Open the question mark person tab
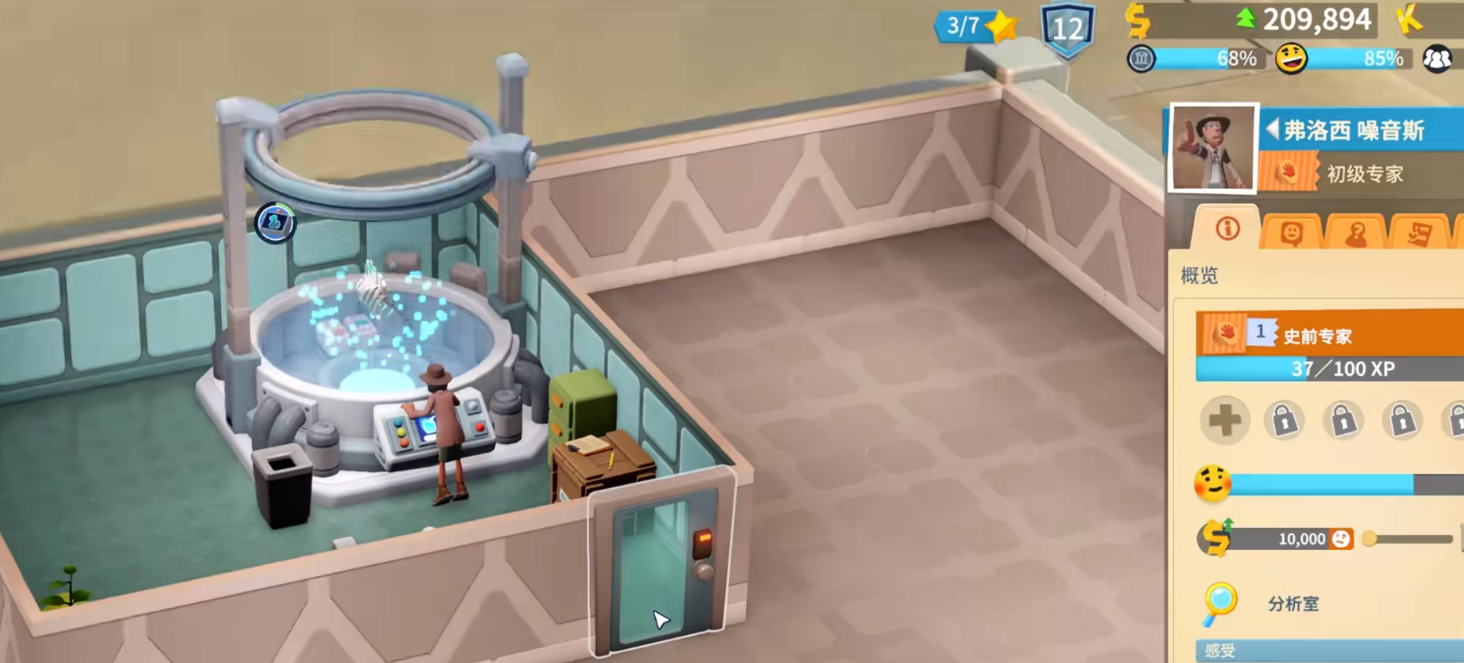 pyautogui.click(x=1355, y=233)
